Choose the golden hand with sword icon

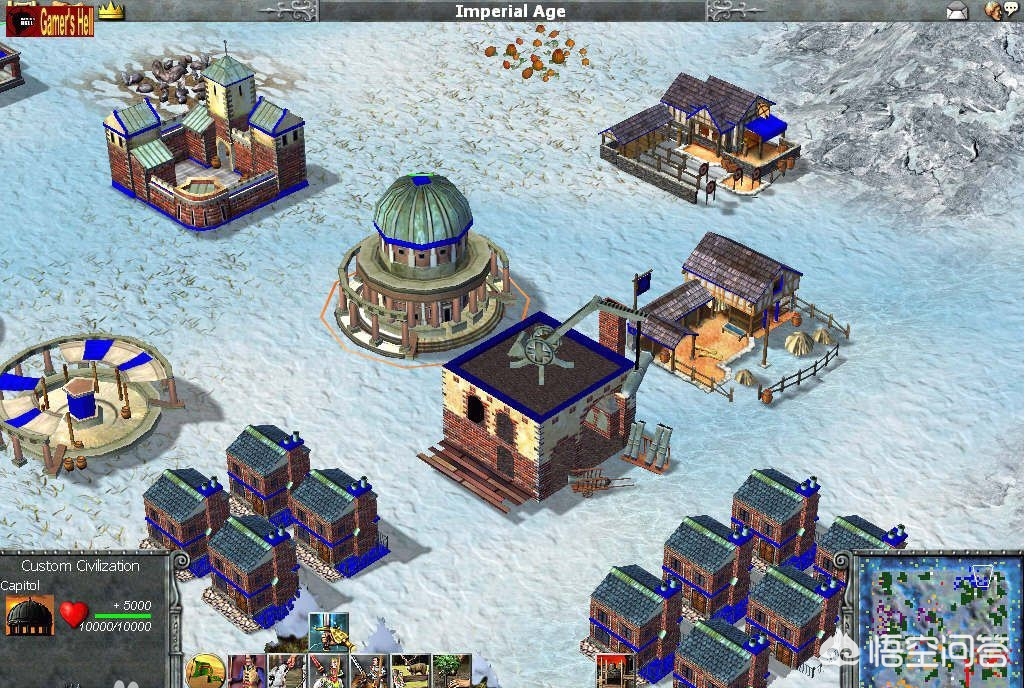328,633
